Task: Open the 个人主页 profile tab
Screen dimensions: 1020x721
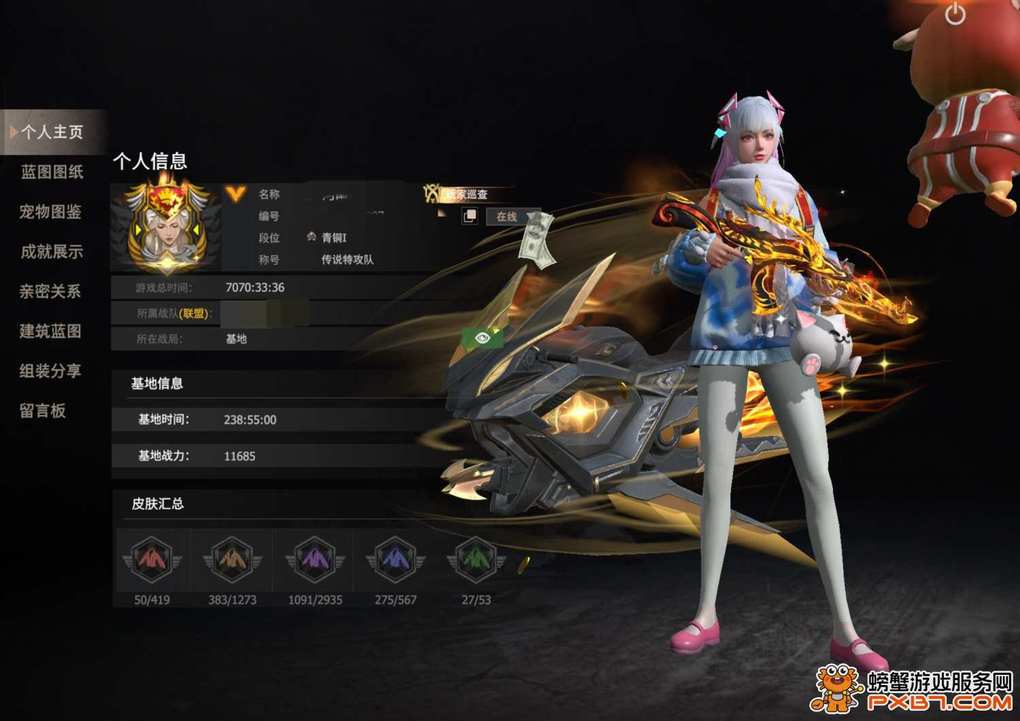Action: coord(52,132)
